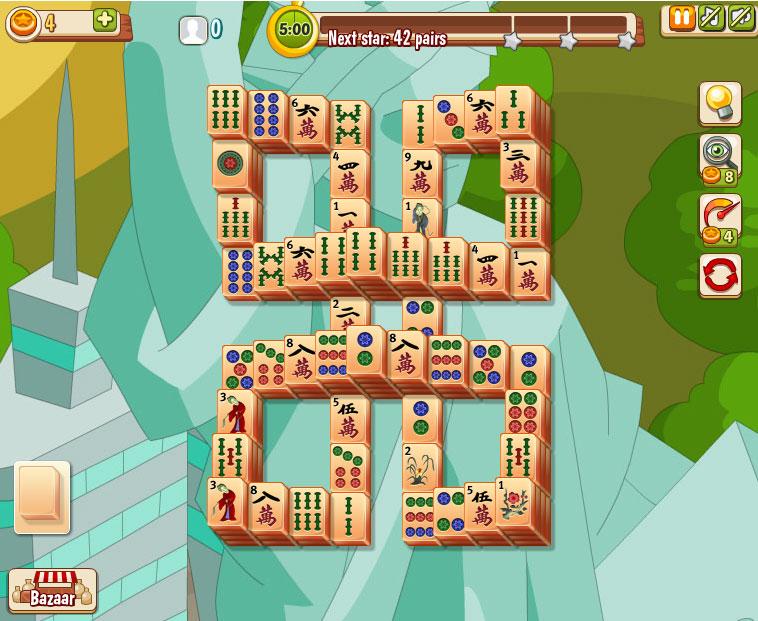This screenshot has width=758, height=621.
Task: Add coins with the green plus button
Action: (x=105, y=21)
